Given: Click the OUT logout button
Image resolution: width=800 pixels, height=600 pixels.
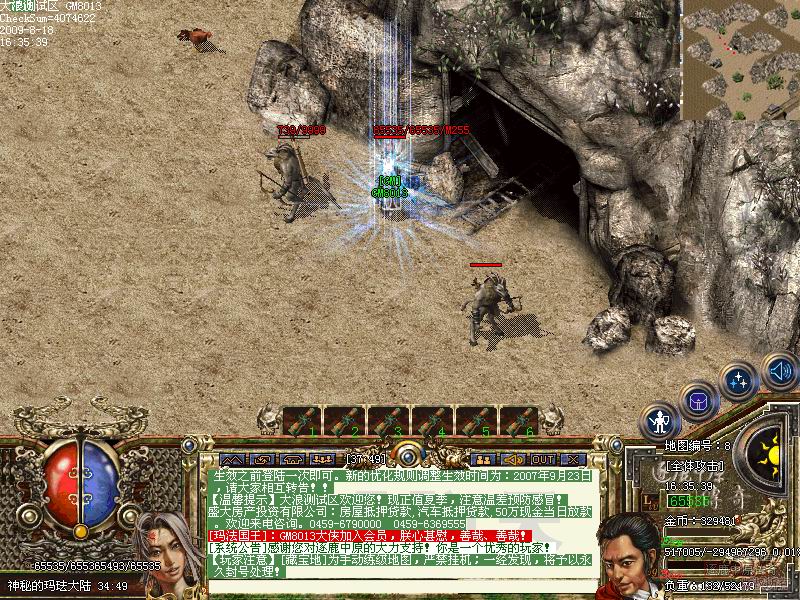Looking at the screenshot, I should click(x=543, y=459).
